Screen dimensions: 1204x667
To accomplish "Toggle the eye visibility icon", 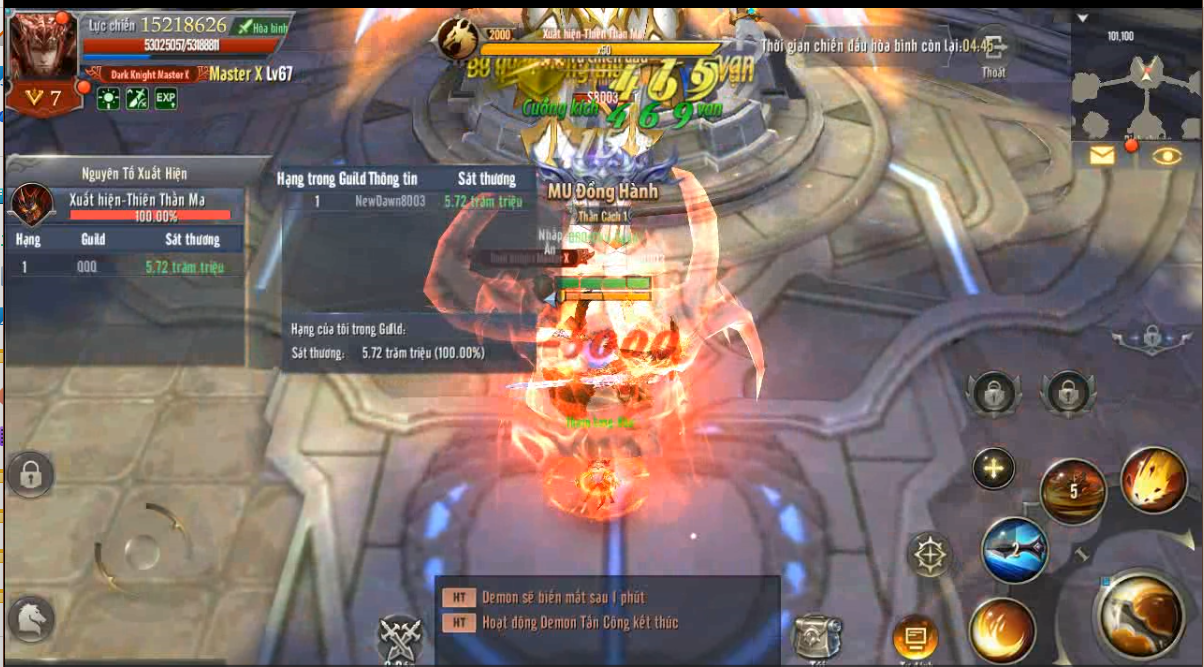I will [x=1166, y=155].
